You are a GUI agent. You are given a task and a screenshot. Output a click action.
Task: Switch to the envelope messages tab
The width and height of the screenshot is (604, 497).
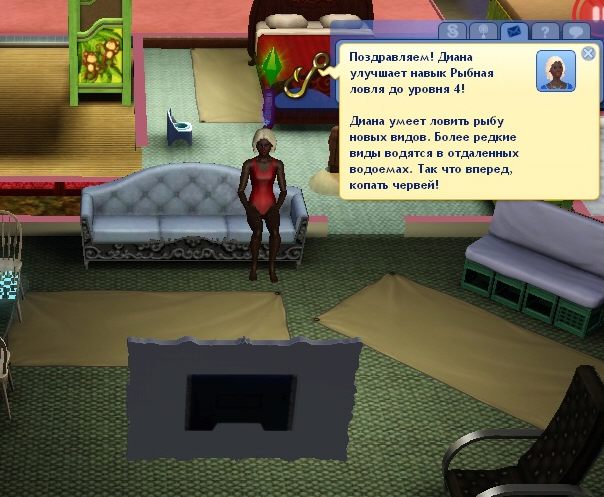point(515,32)
